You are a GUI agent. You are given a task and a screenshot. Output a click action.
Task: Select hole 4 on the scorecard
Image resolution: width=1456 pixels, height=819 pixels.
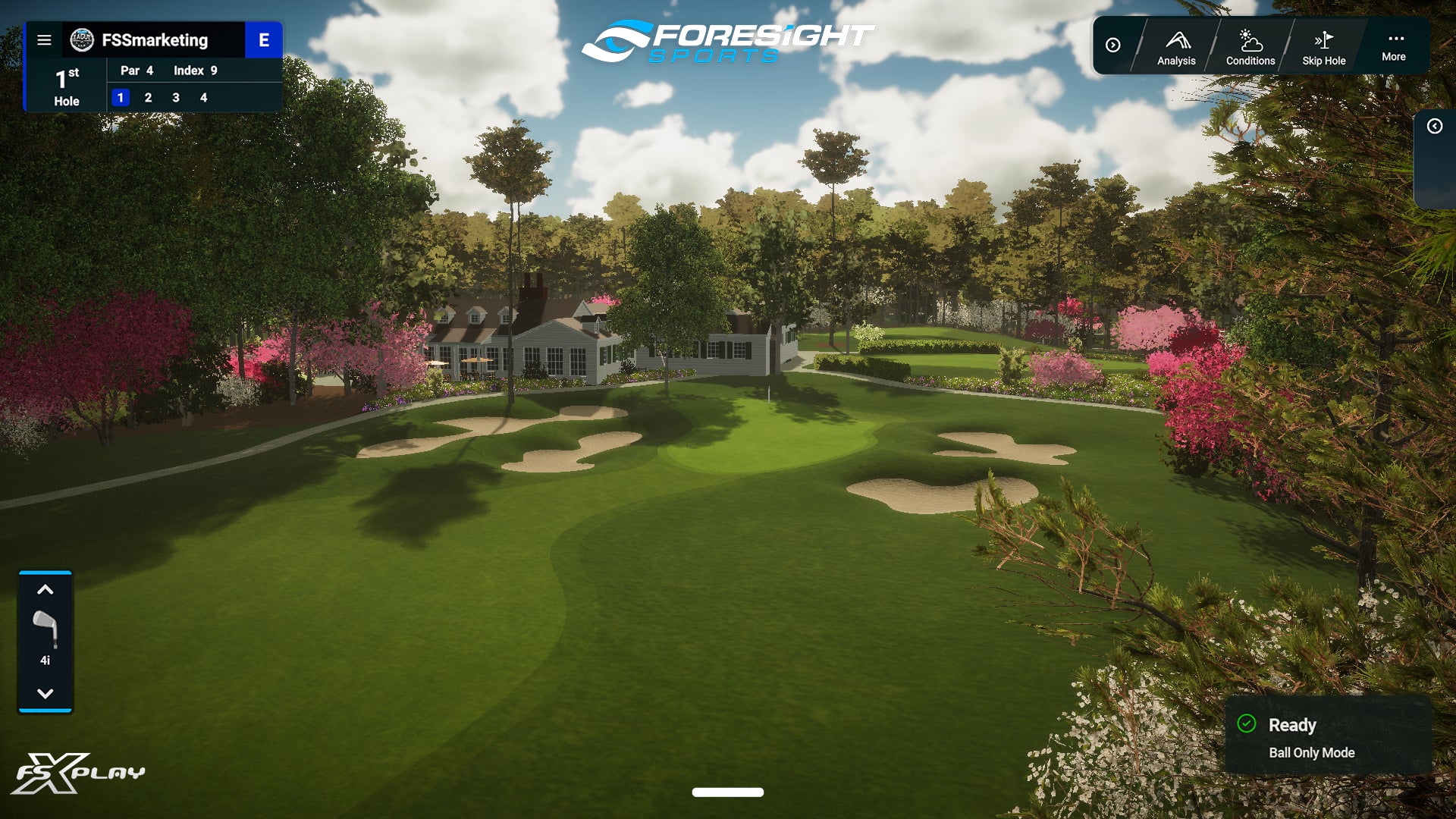click(x=203, y=98)
